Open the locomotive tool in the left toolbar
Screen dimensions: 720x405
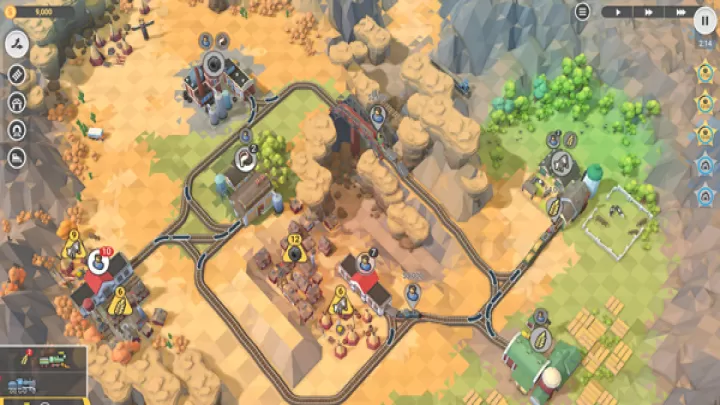click(17, 157)
